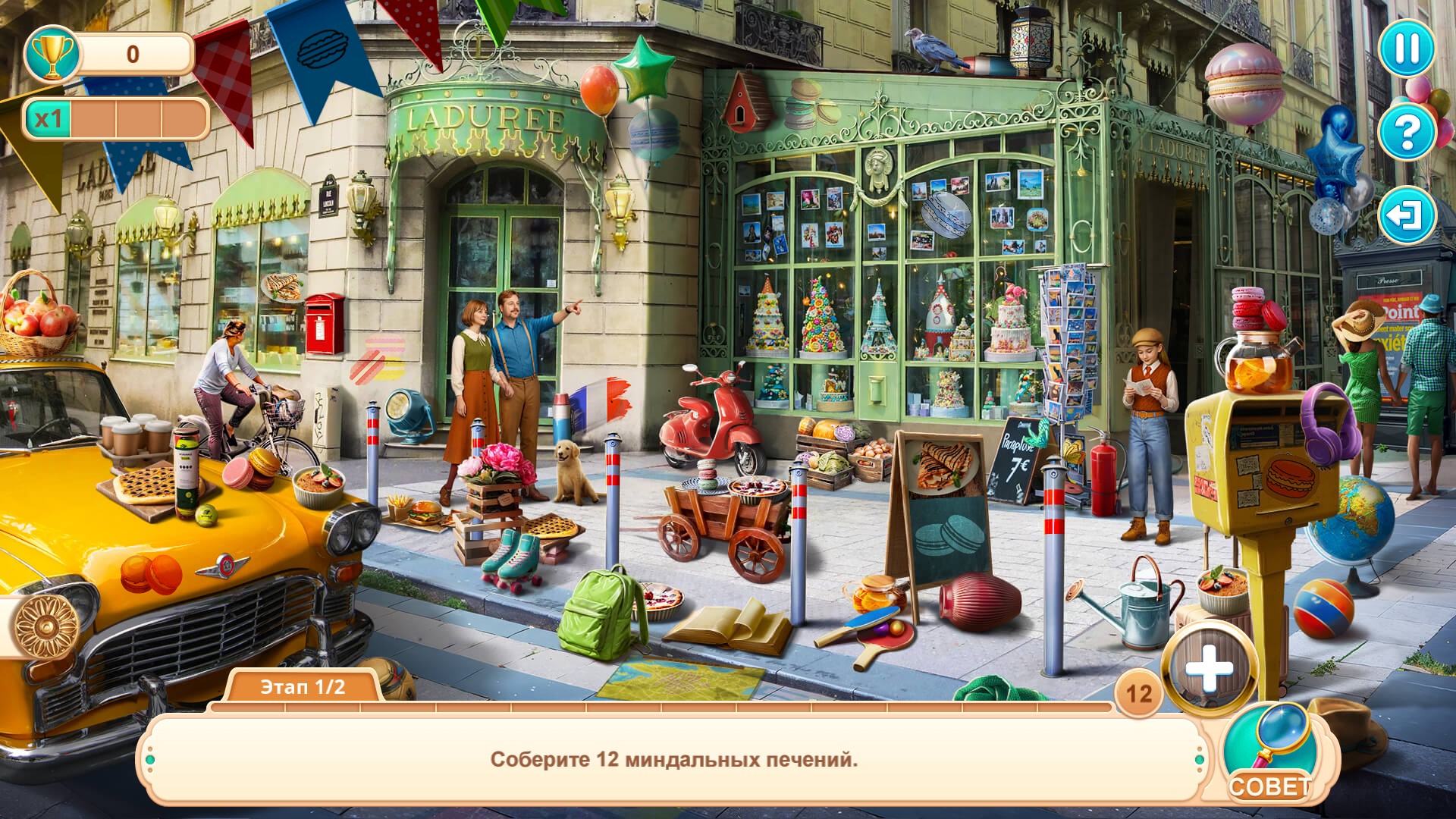Open the golden flower medallion on the left edge
This screenshot has width=1456, height=819.
pos(47,626)
